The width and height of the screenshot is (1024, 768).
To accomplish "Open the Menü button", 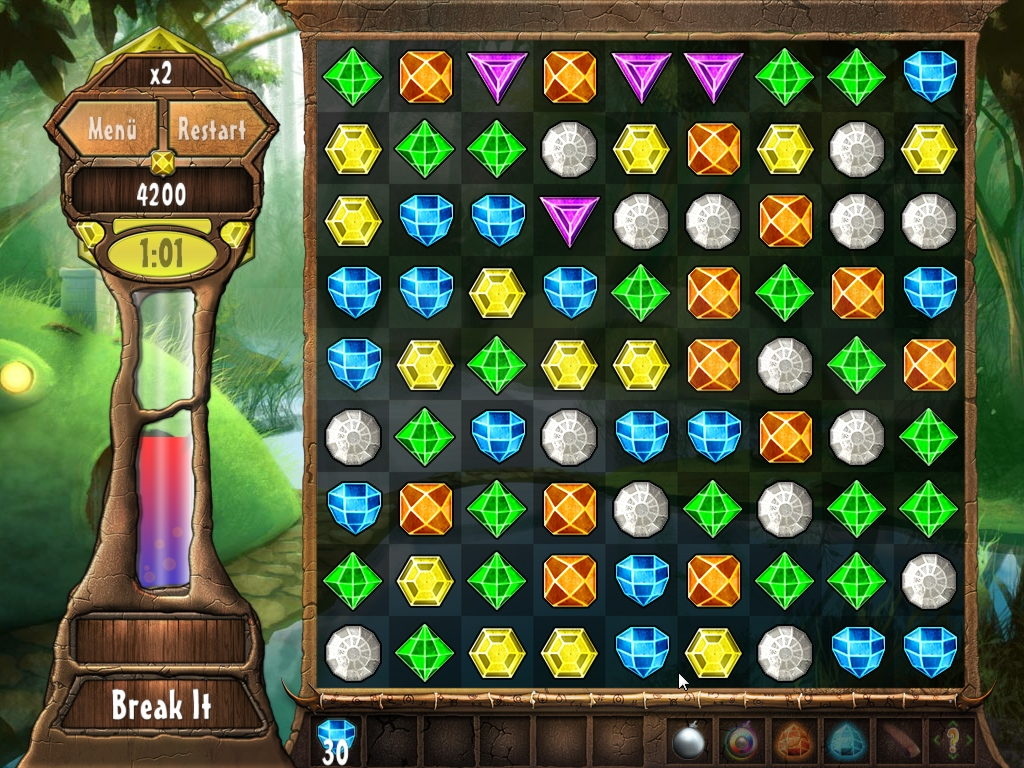I will 111,130.
